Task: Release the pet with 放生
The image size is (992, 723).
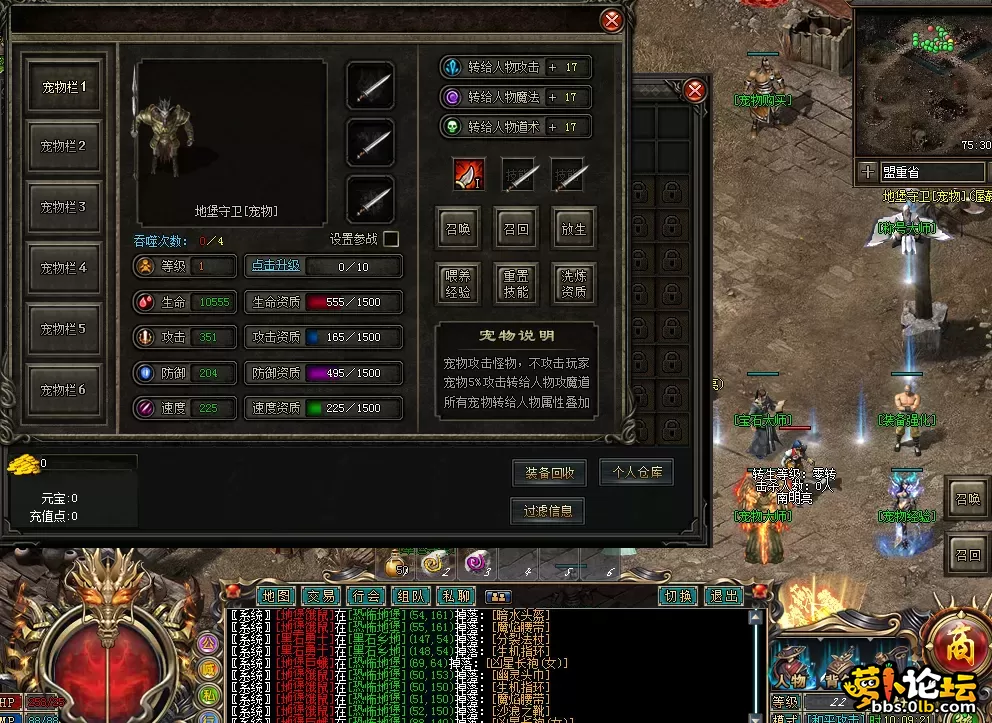Action: pyautogui.click(x=573, y=229)
